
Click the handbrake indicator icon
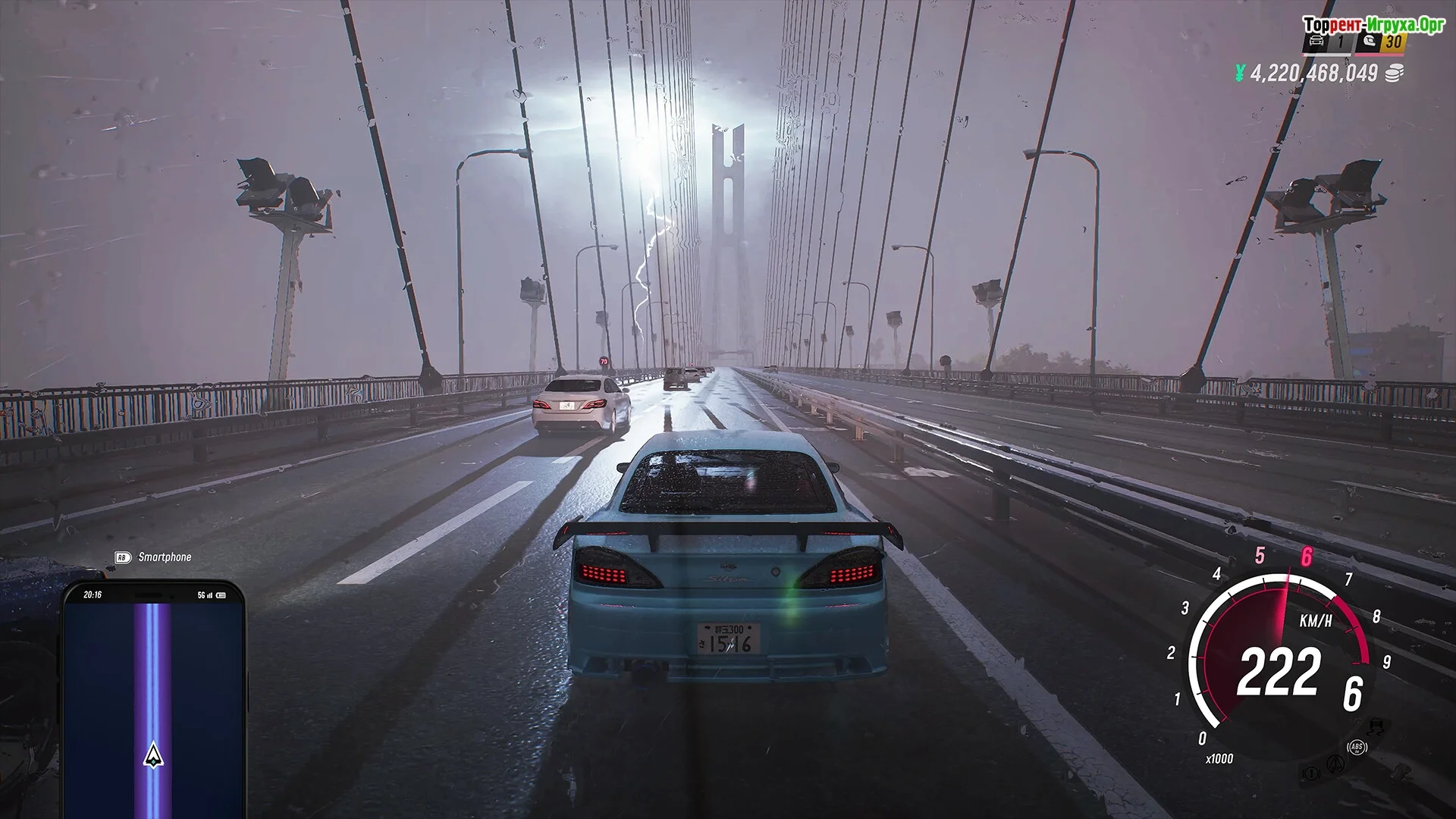pyautogui.click(x=1310, y=773)
